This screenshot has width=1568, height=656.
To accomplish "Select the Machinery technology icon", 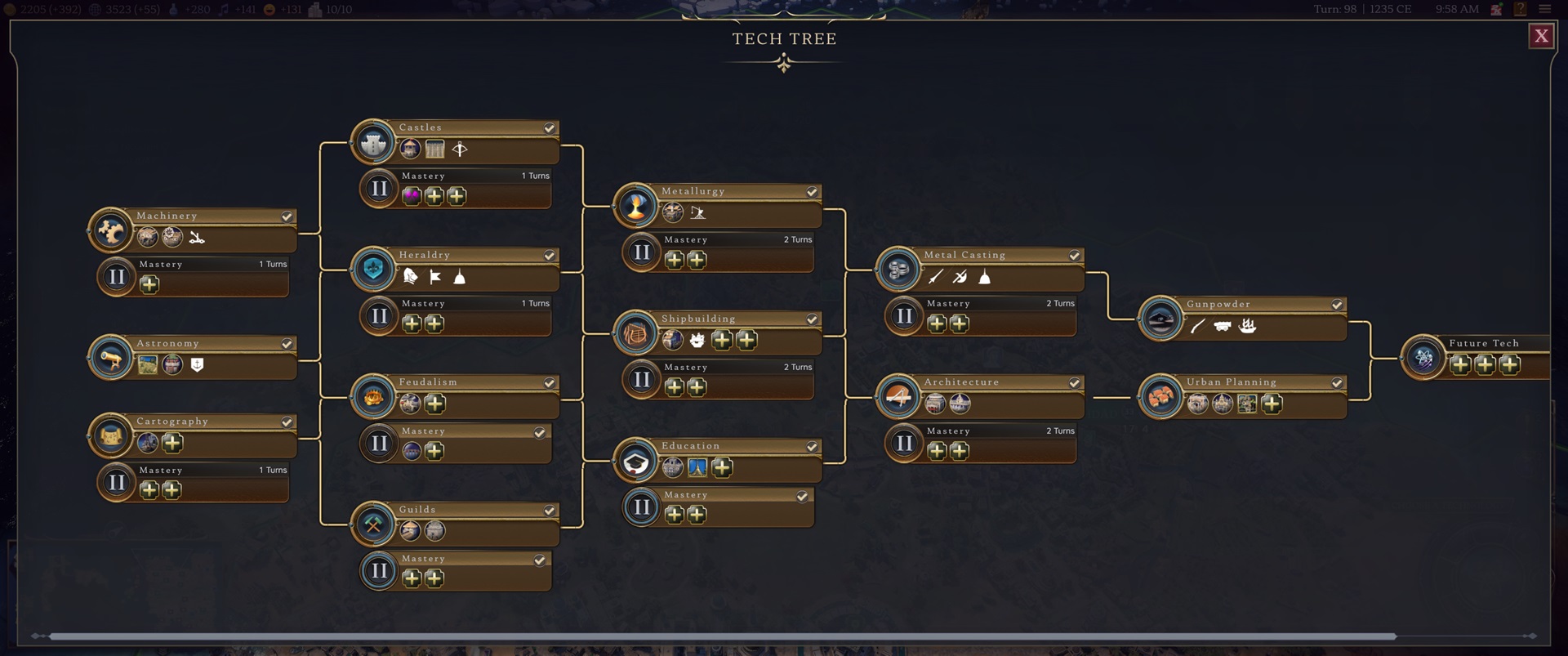I will [x=110, y=230].
